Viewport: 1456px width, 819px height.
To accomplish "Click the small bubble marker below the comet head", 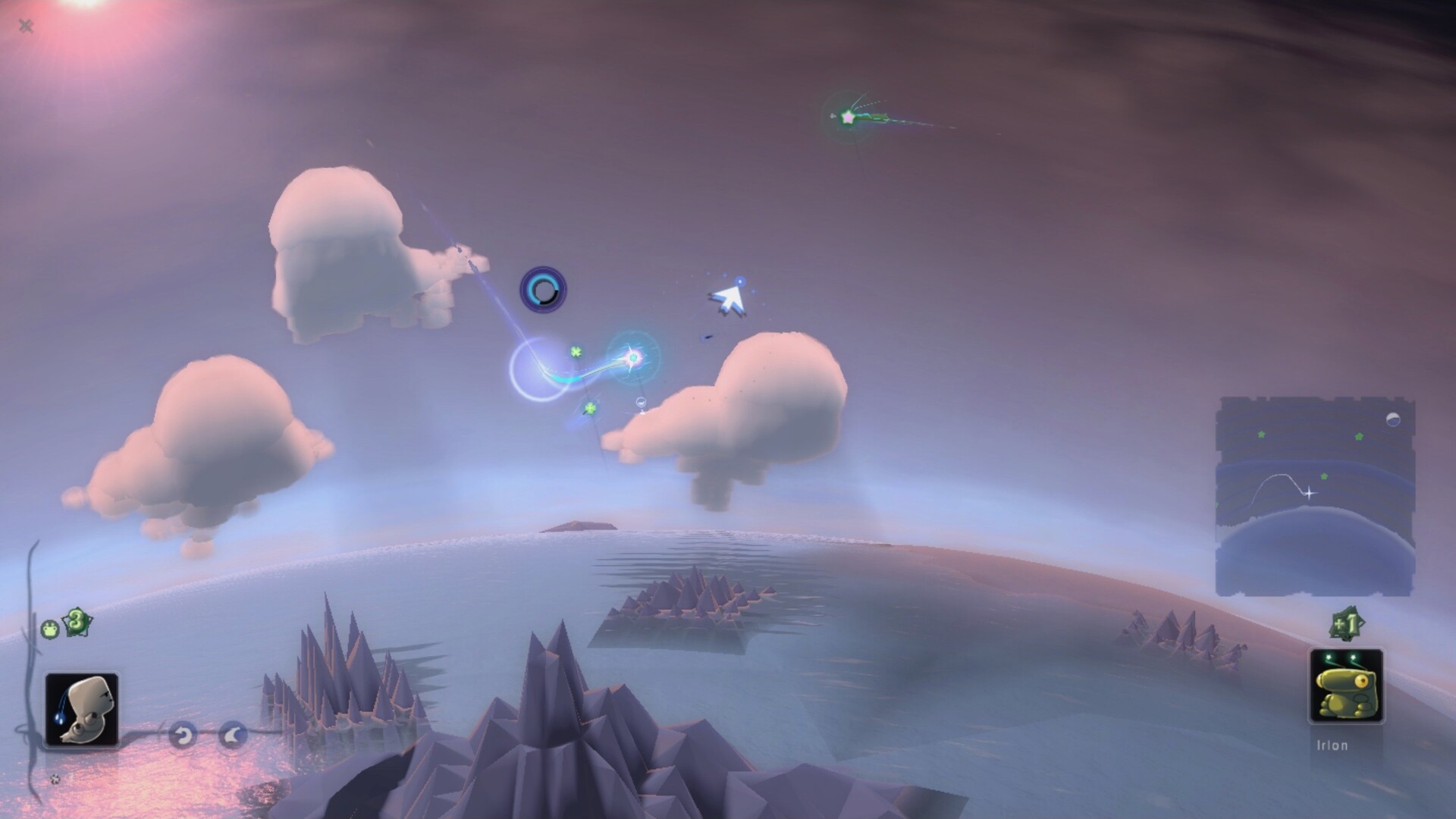I will tap(642, 402).
